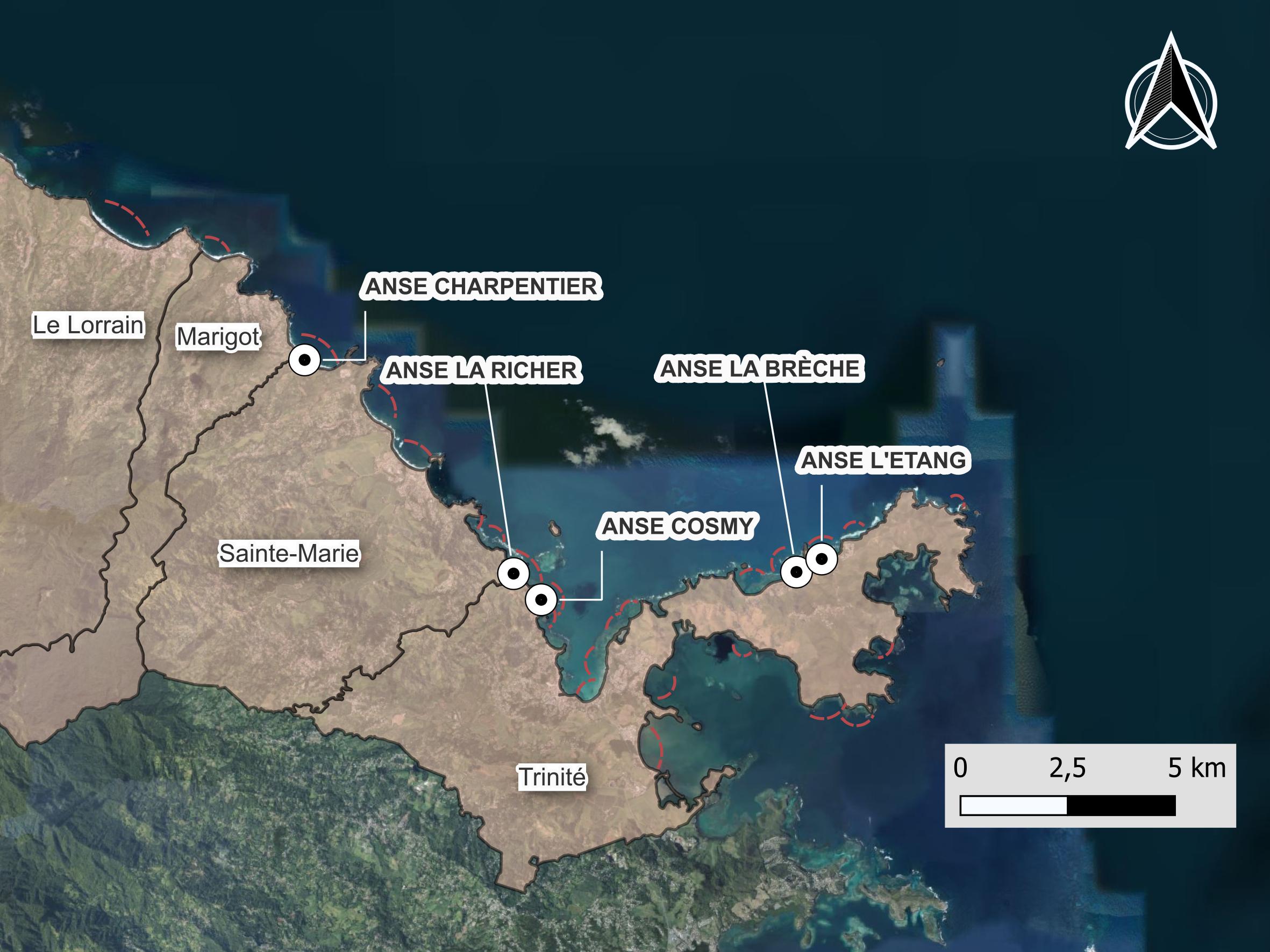Select the ANSE LA RICHER label
Viewport: 1270px width, 952px height.
point(481,370)
